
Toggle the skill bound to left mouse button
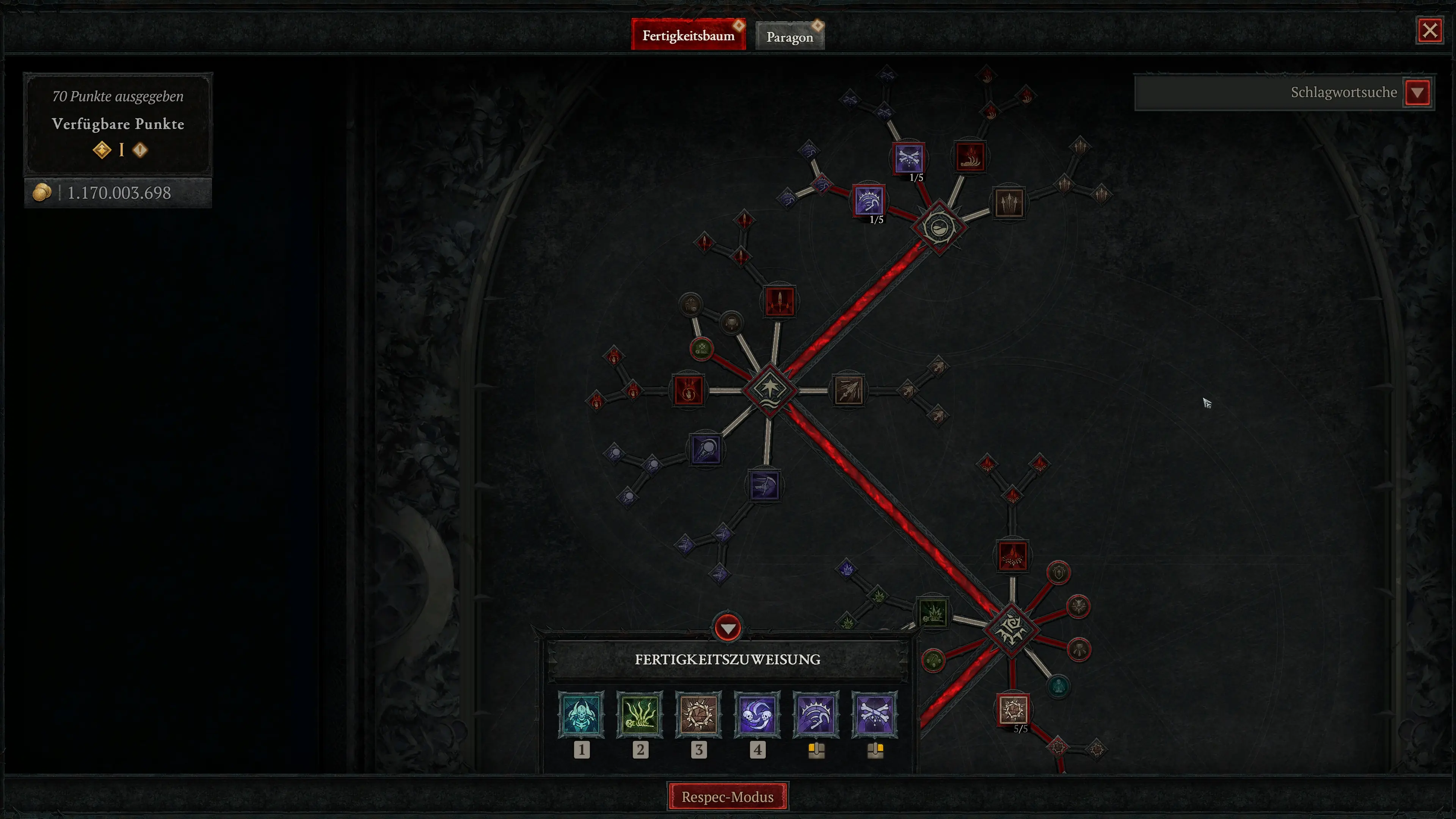click(x=816, y=714)
